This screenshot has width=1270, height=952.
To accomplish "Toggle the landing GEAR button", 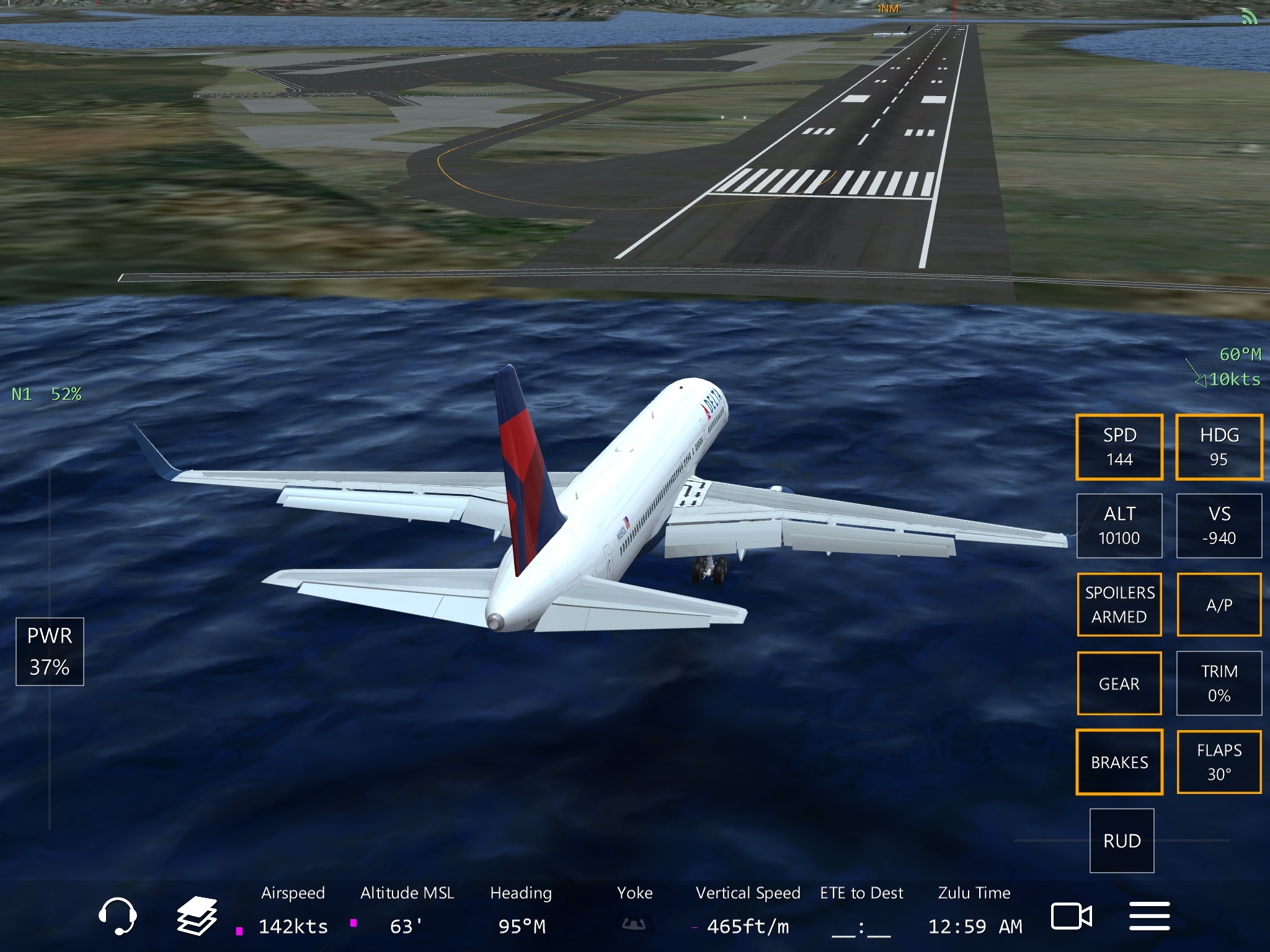I will click(1119, 683).
